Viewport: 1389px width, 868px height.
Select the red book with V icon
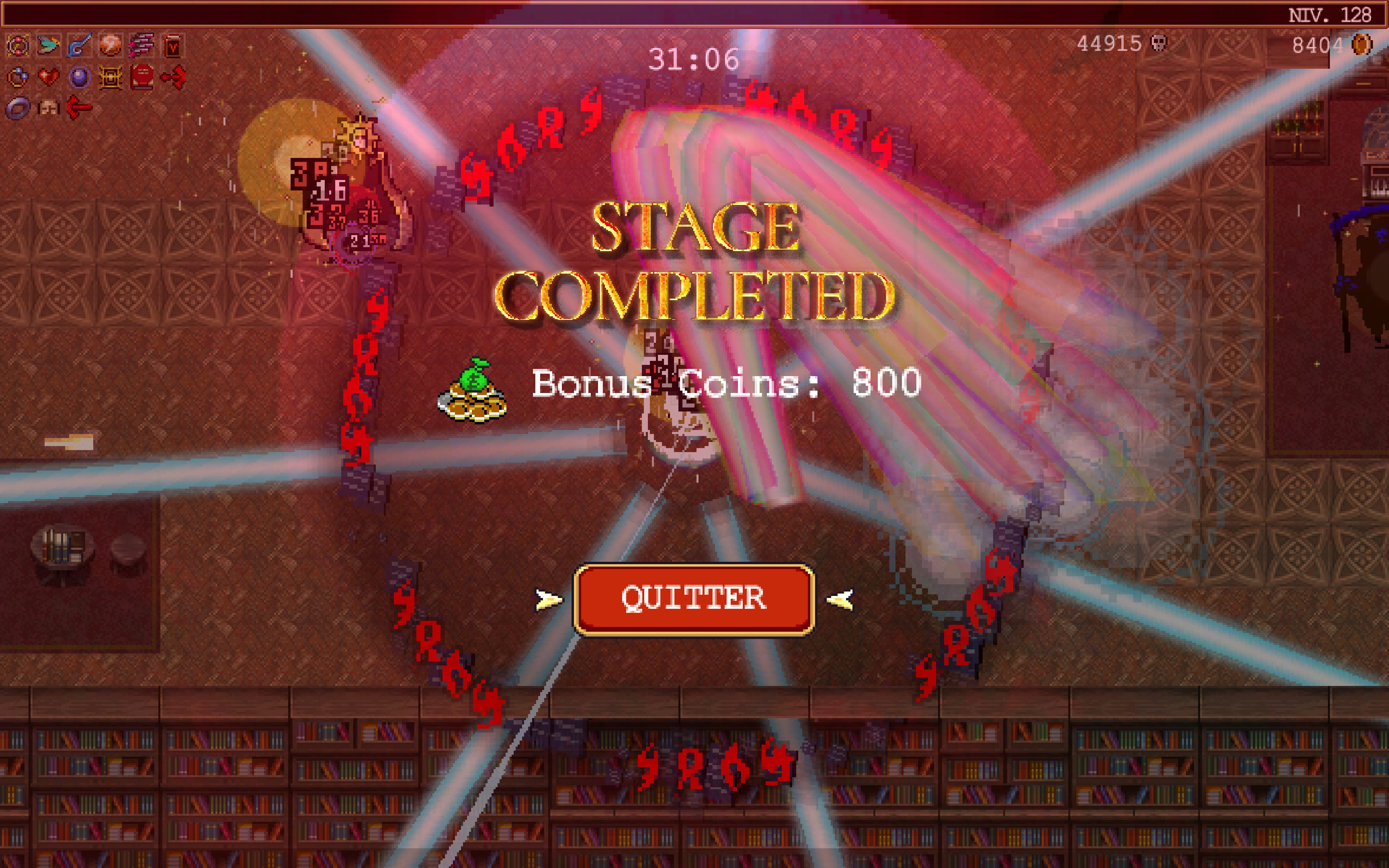tap(173, 46)
